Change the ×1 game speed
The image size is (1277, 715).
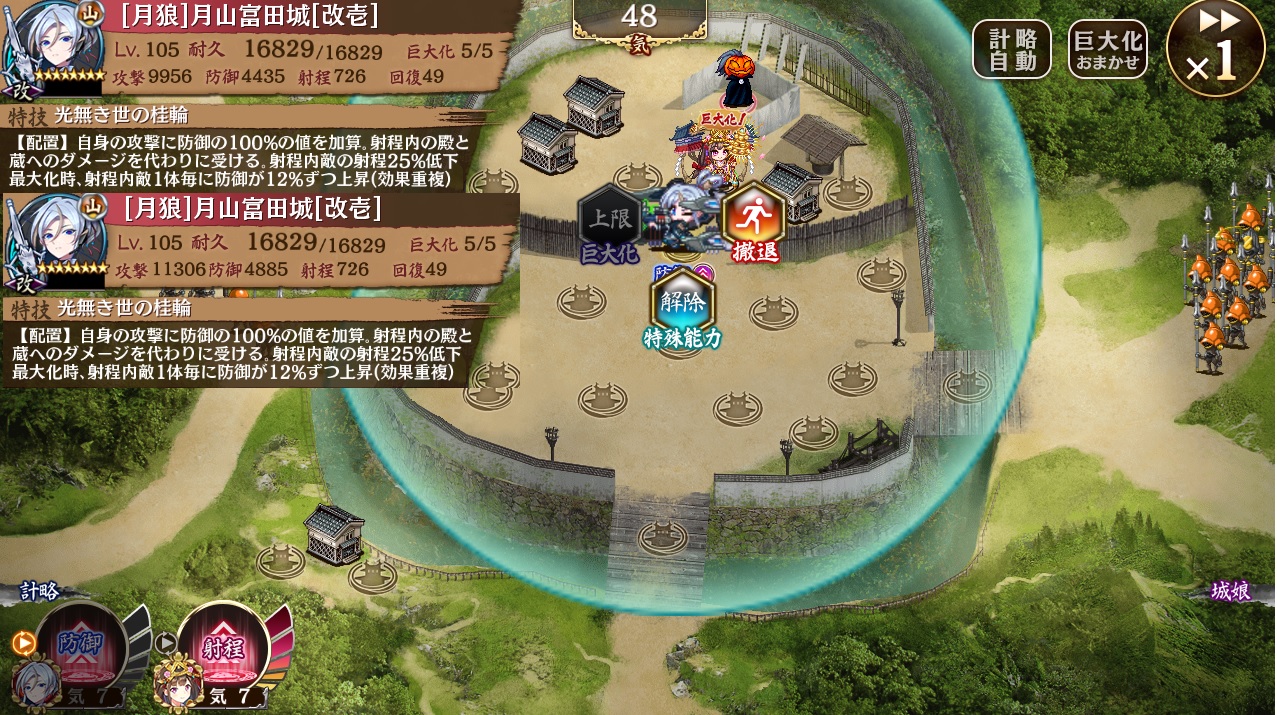click(1214, 49)
